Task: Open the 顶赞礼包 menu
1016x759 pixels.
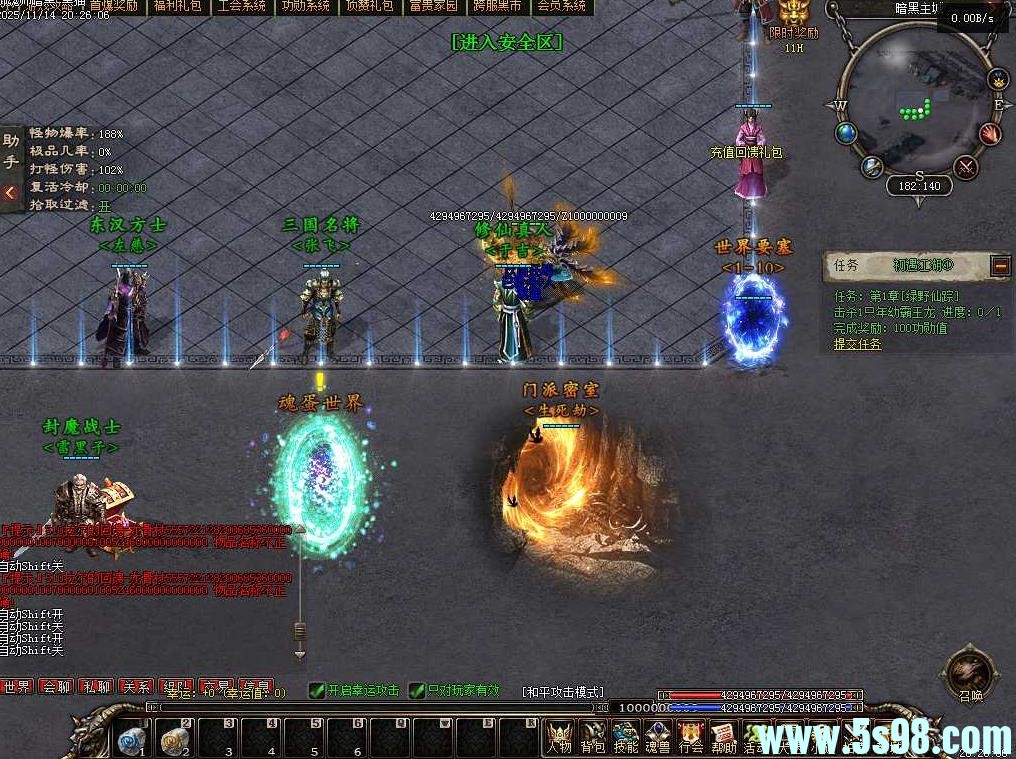Action: 369,6
